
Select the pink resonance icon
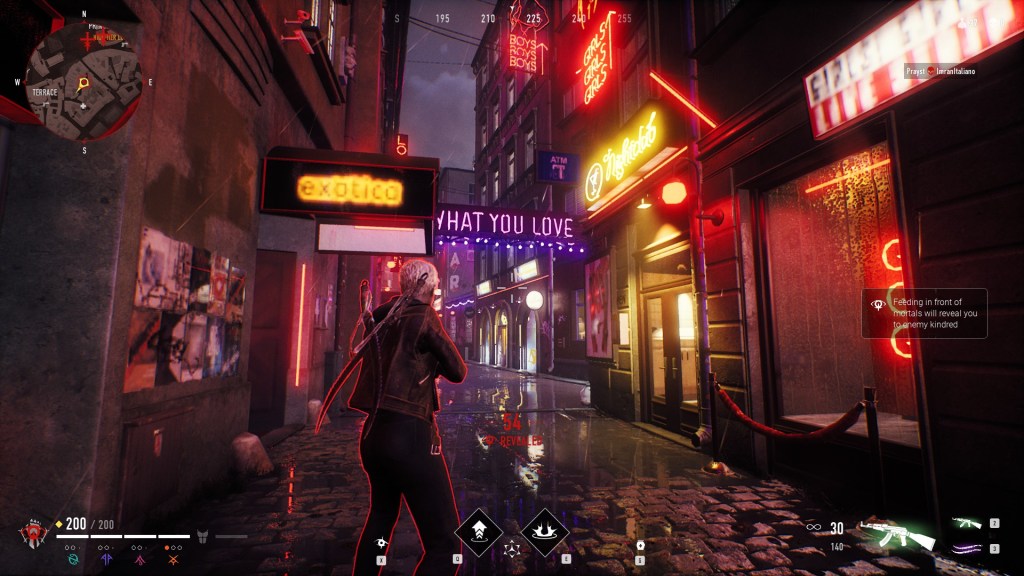[x=138, y=561]
